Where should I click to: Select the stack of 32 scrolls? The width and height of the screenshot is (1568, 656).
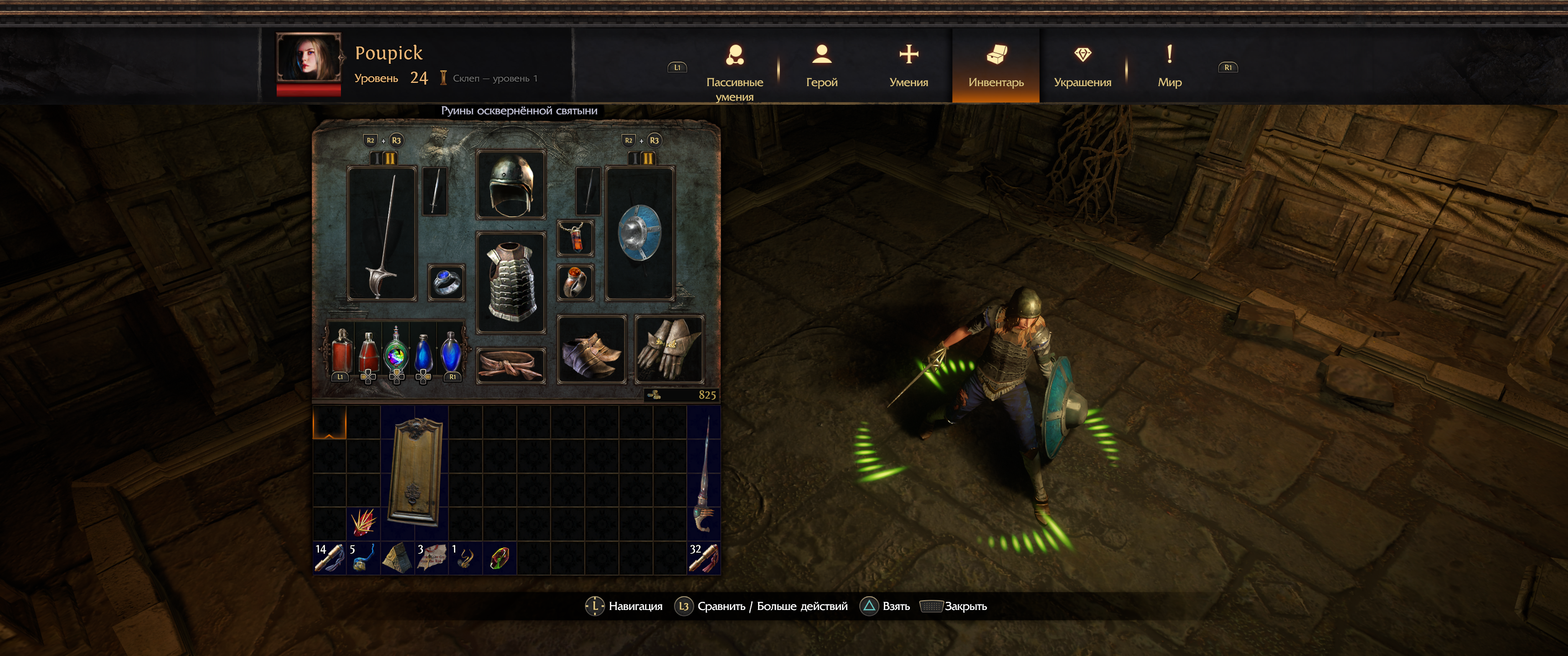pos(703,558)
